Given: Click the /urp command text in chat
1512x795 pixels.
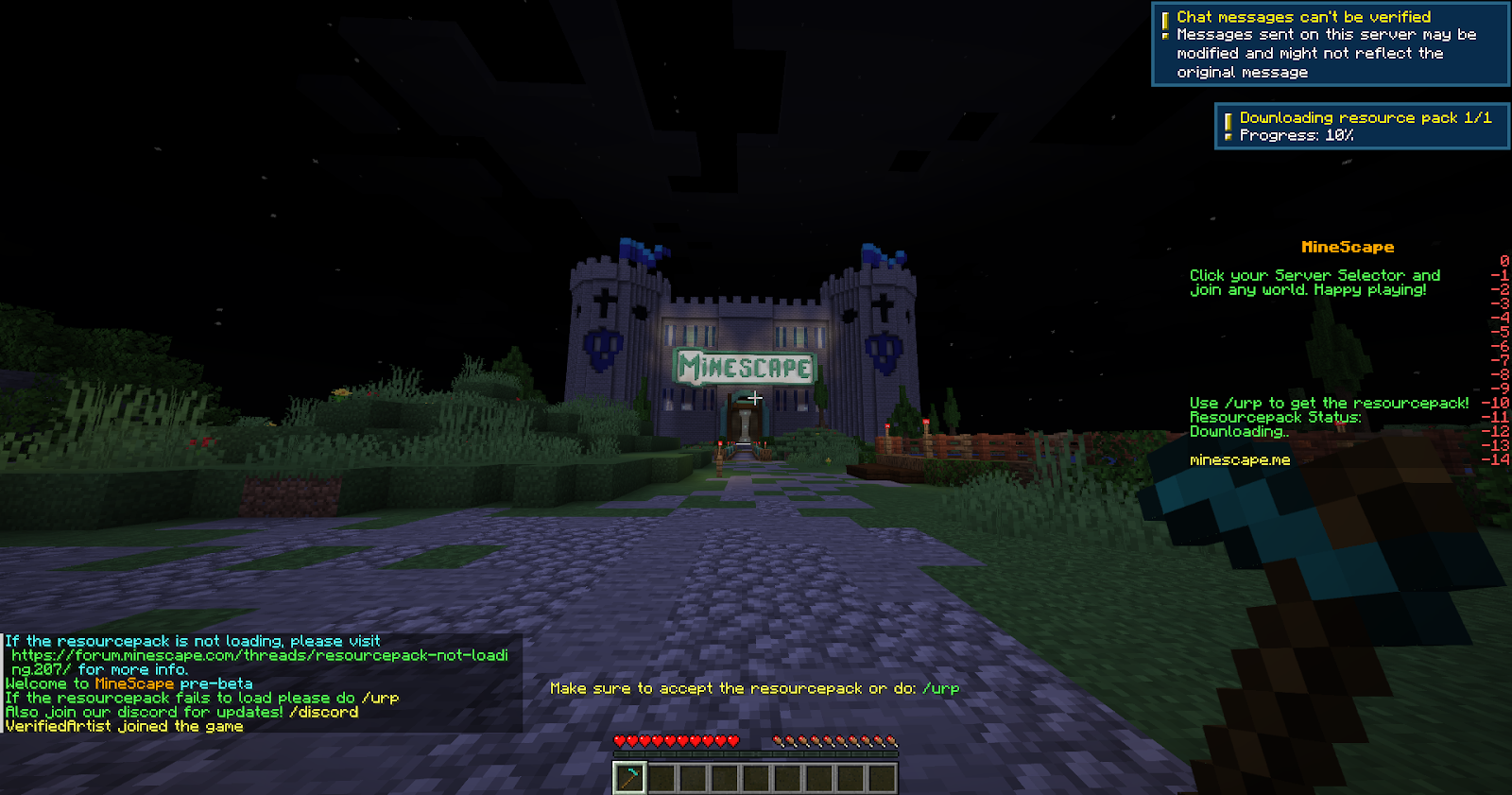Looking at the screenshot, I should coord(382,698).
